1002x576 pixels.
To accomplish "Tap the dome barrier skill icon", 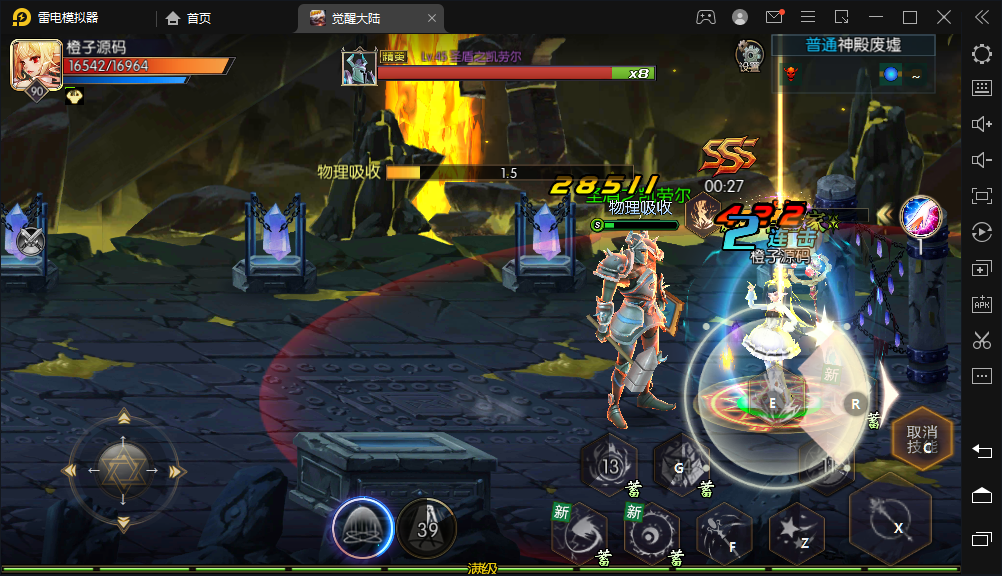I will pos(362,527).
